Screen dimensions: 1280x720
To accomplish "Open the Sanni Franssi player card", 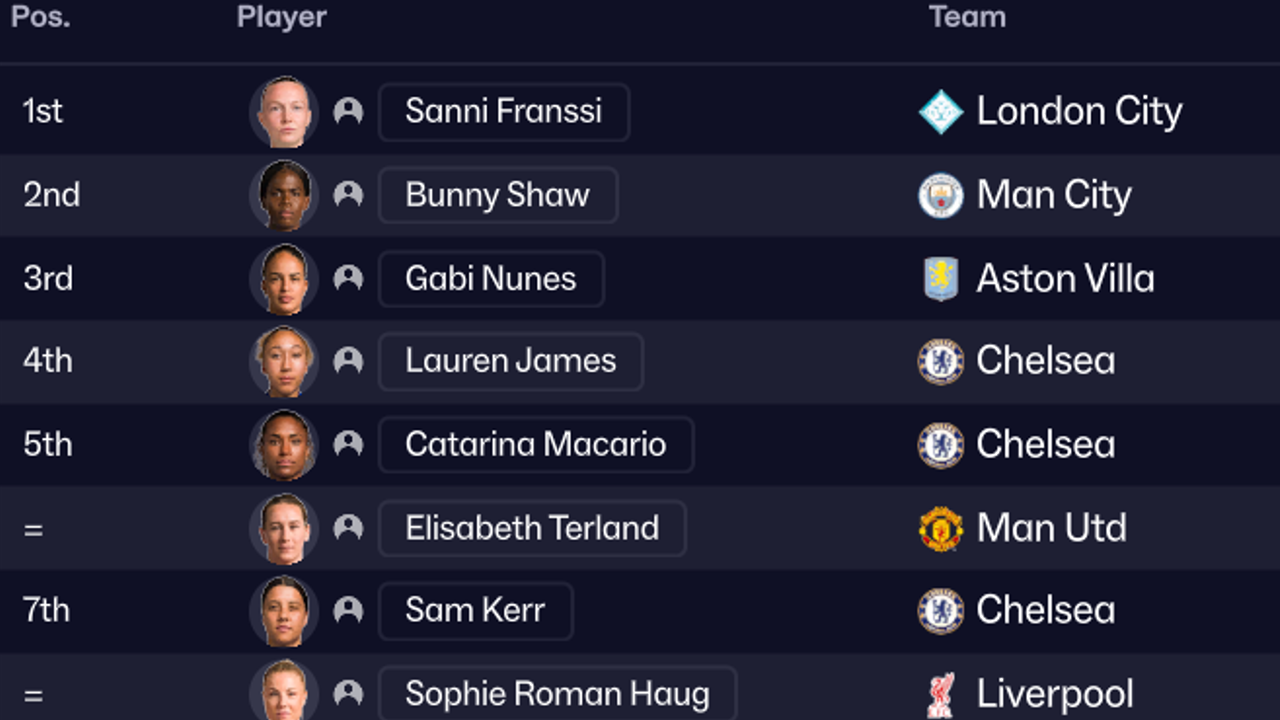I will pos(503,112).
